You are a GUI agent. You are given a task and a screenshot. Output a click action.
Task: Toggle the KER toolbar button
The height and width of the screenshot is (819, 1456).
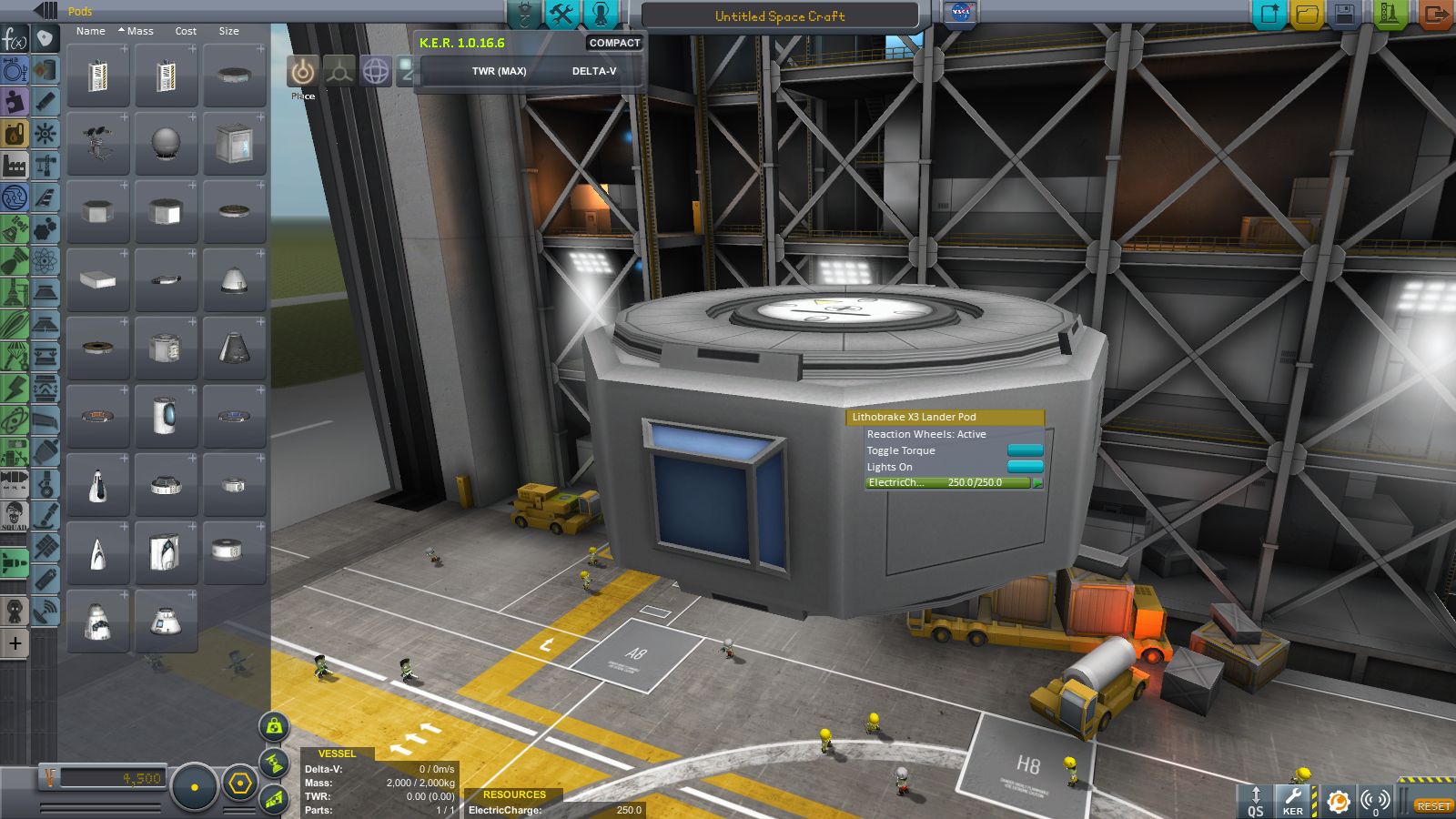1293,801
